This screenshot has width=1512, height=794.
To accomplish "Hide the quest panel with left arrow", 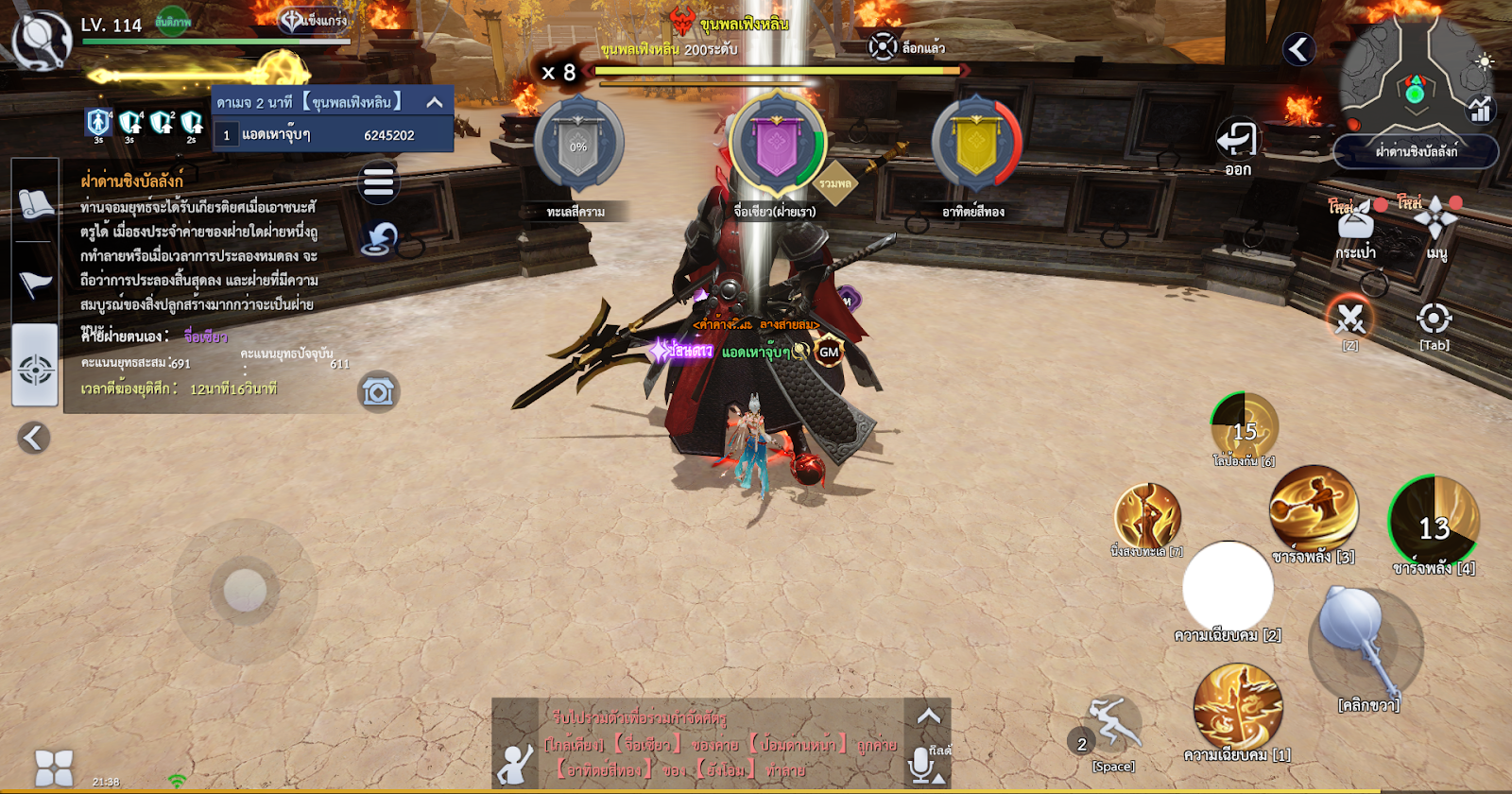I will [33, 438].
